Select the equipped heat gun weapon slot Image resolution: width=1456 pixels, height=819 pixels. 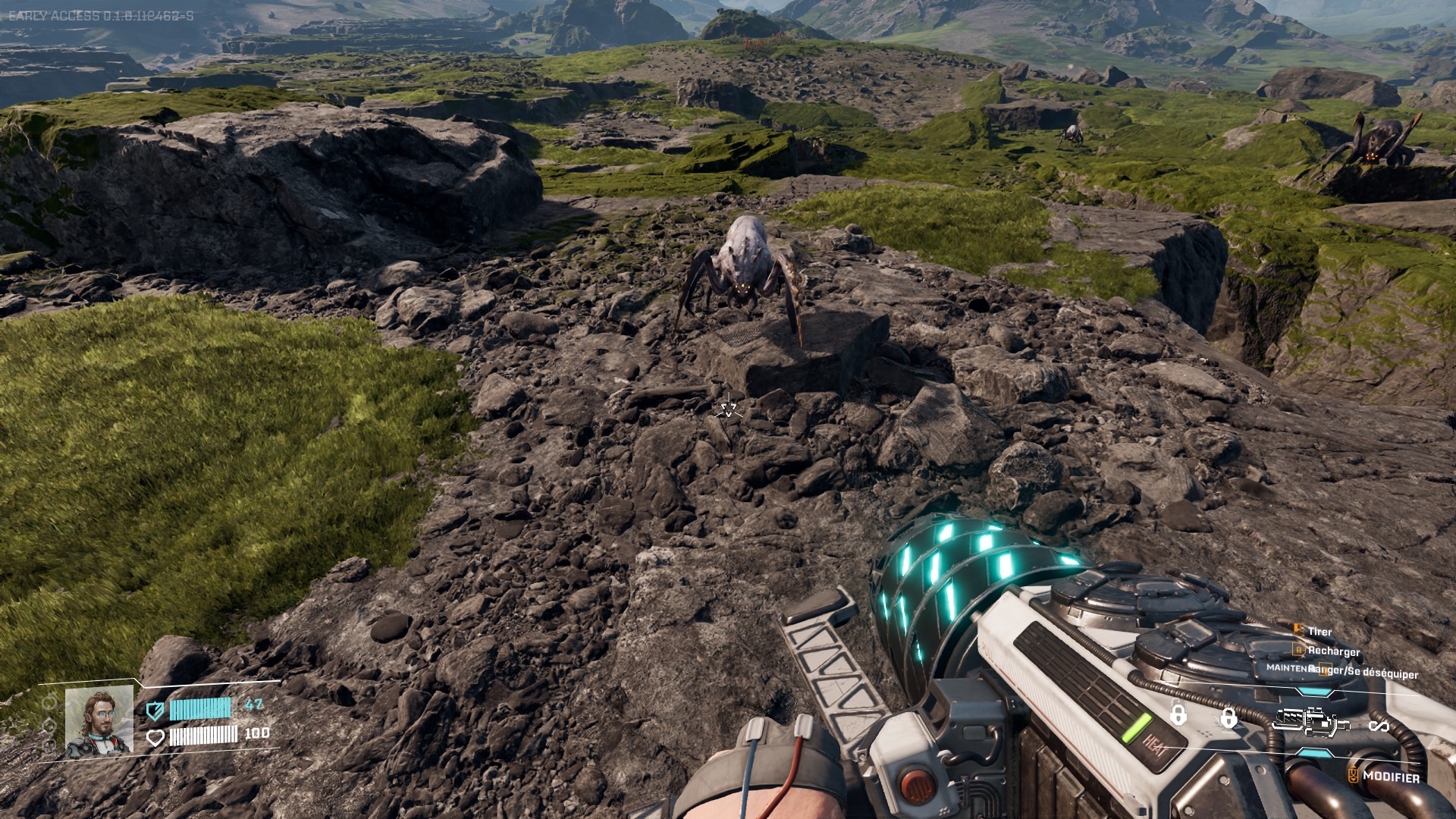(1313, 721)
